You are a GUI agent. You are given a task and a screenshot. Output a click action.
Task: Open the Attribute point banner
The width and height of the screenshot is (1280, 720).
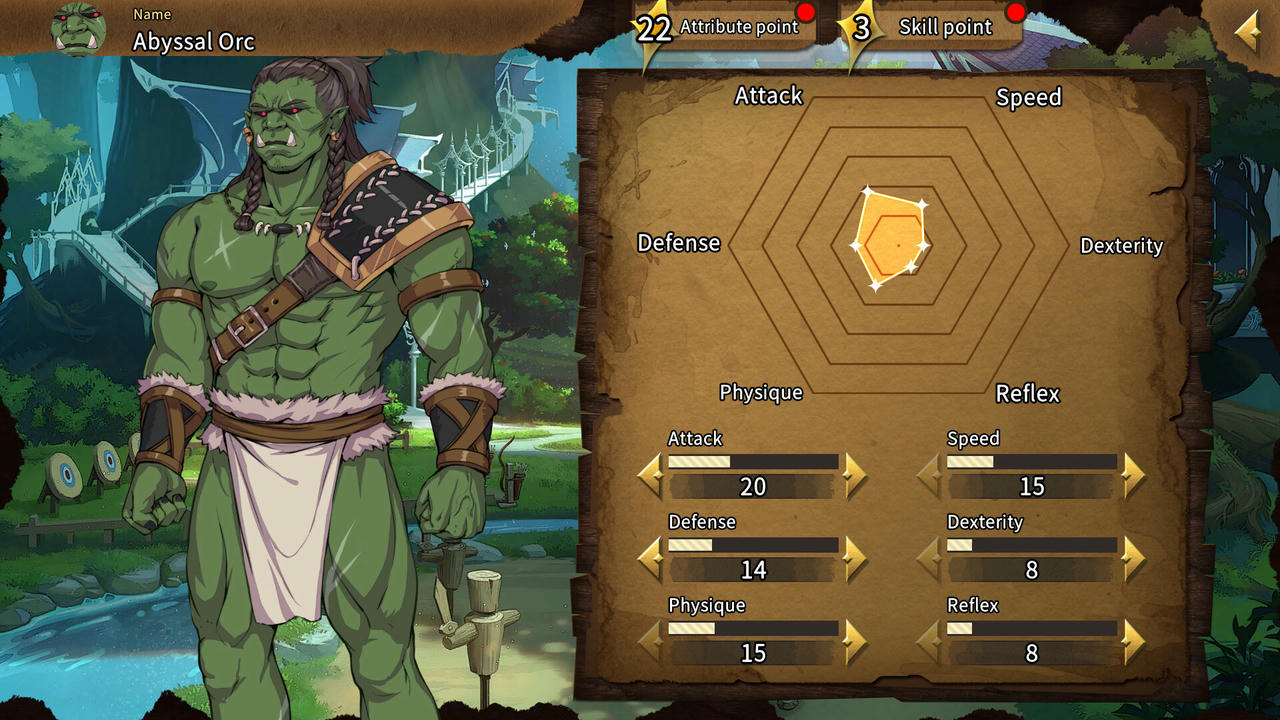740,27
